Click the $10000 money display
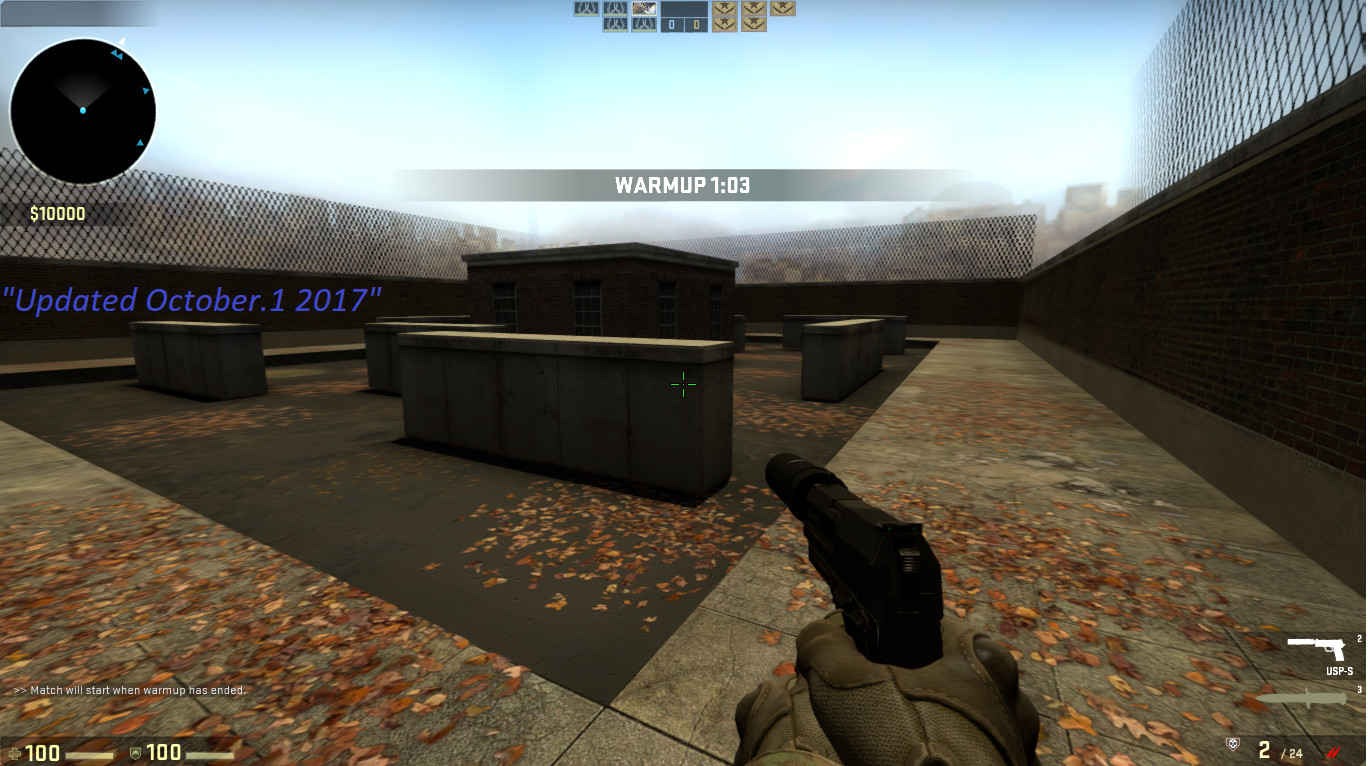Screen dimensions: 1368x766 click(x=56, y=213)
